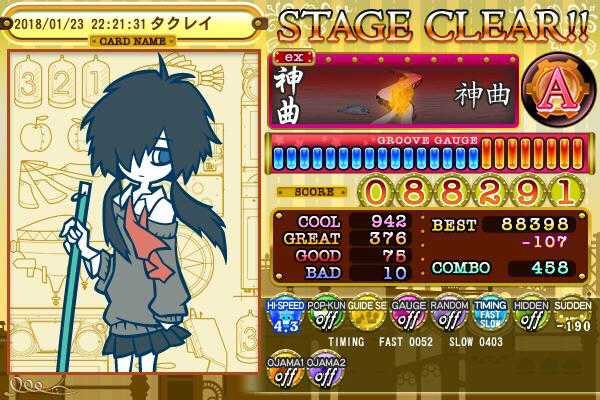Image resolution: width=600 pixels, height=400 pixels.
Task: Toggle the POP-KUN option icon
Action: point(323,318)
